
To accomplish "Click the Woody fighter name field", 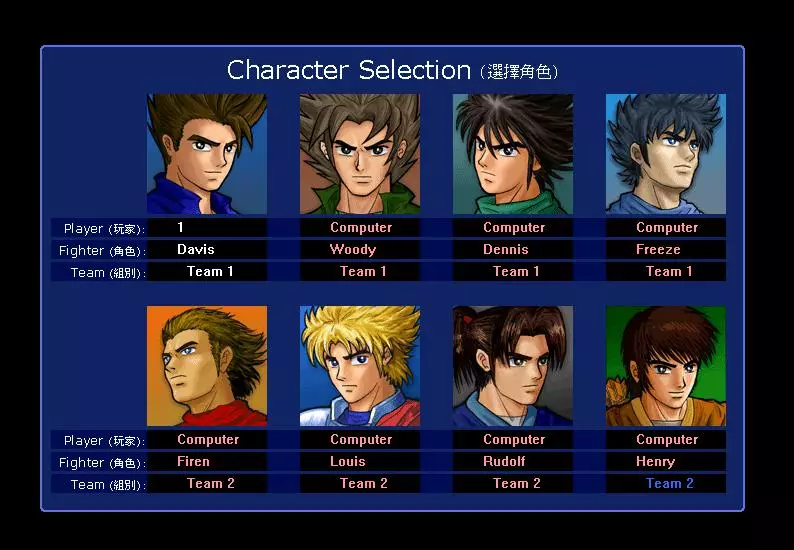I will click(x=360, y=250).
